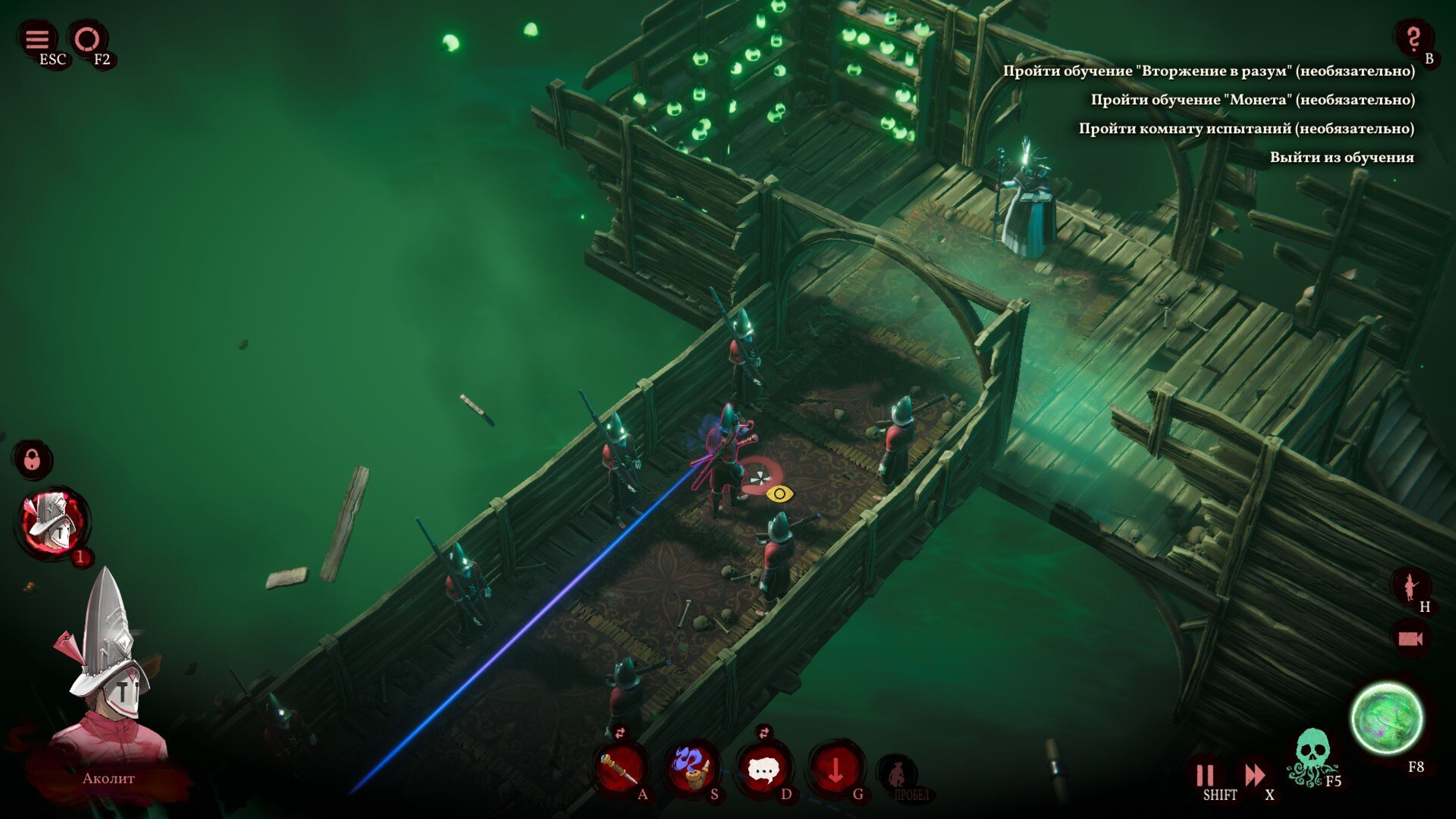Viewport: 1456px width, 819px height.
Task: Activate the speech bubble ability
Action: 764,769
